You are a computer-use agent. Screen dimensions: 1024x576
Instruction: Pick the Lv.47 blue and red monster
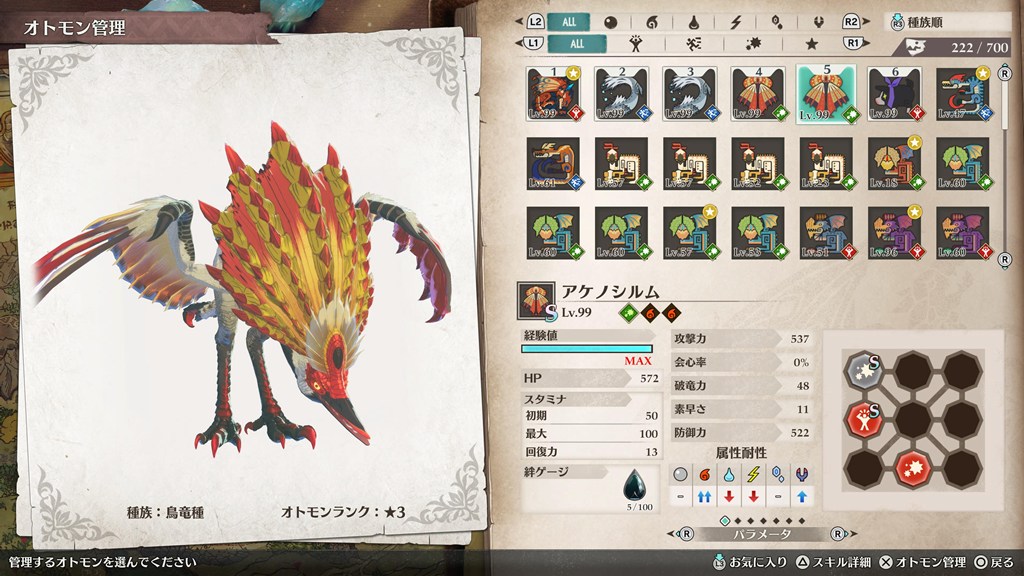pyautogui.click(x=962, y=93)
